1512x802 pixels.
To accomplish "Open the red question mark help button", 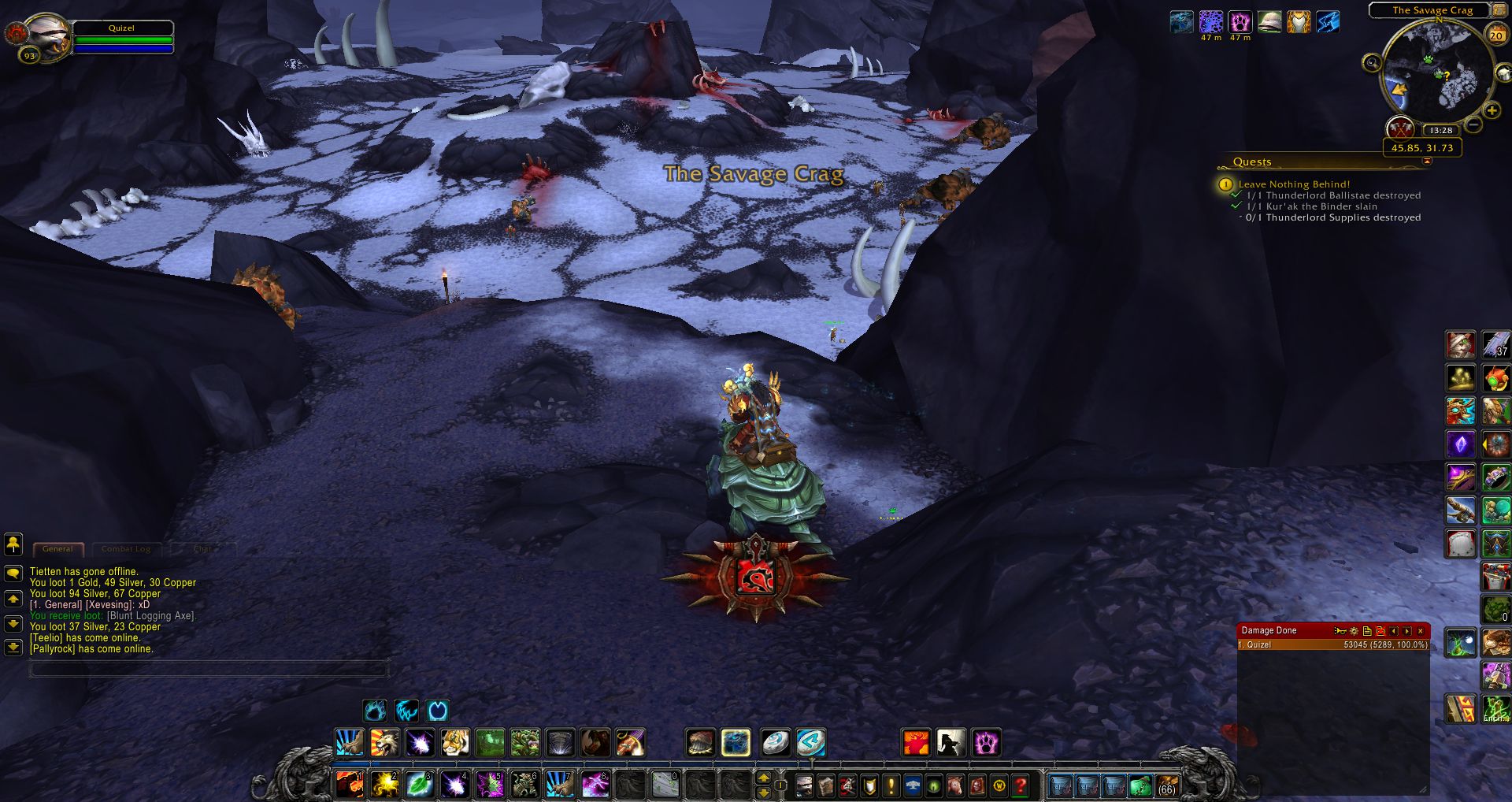I will tap(1021, 785).
